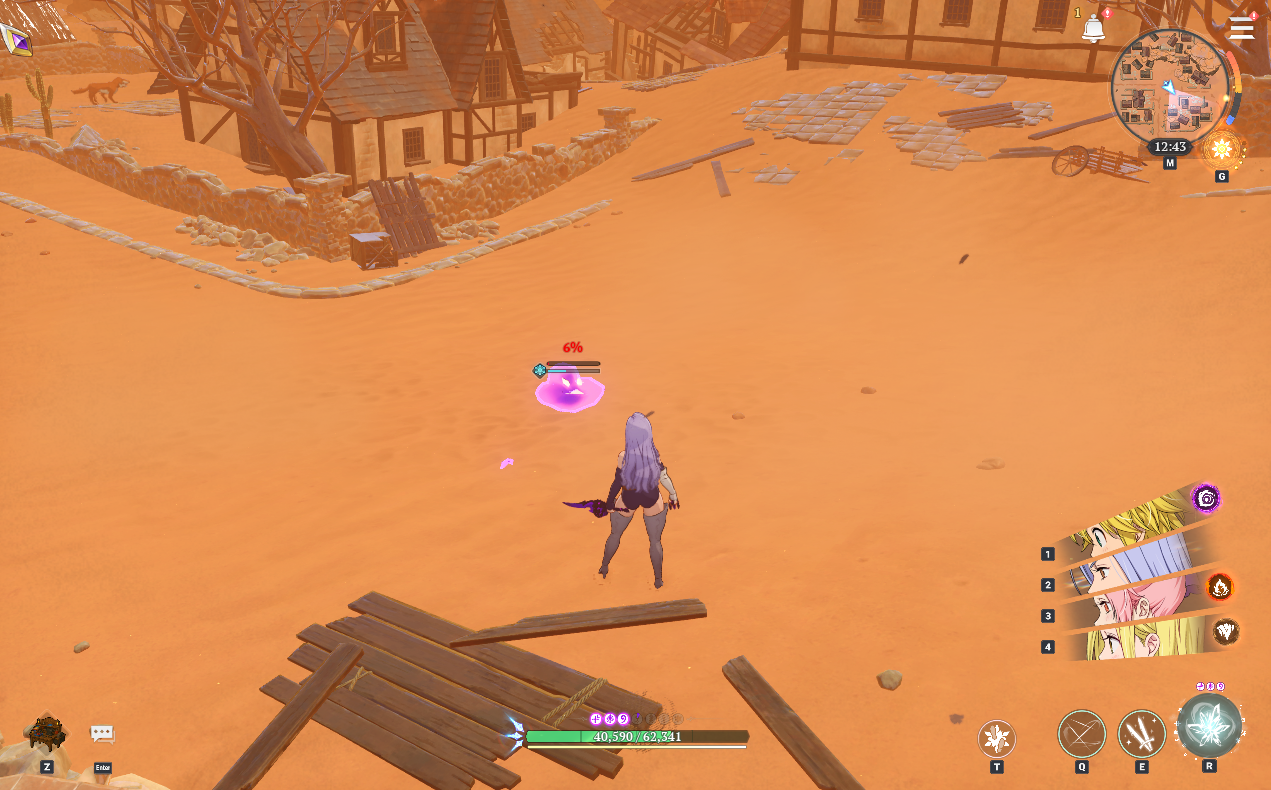The height and width of the screenshot is (790, 1271).
Task: Open the crafting workbench icon
Action: [x=46, y=733]
